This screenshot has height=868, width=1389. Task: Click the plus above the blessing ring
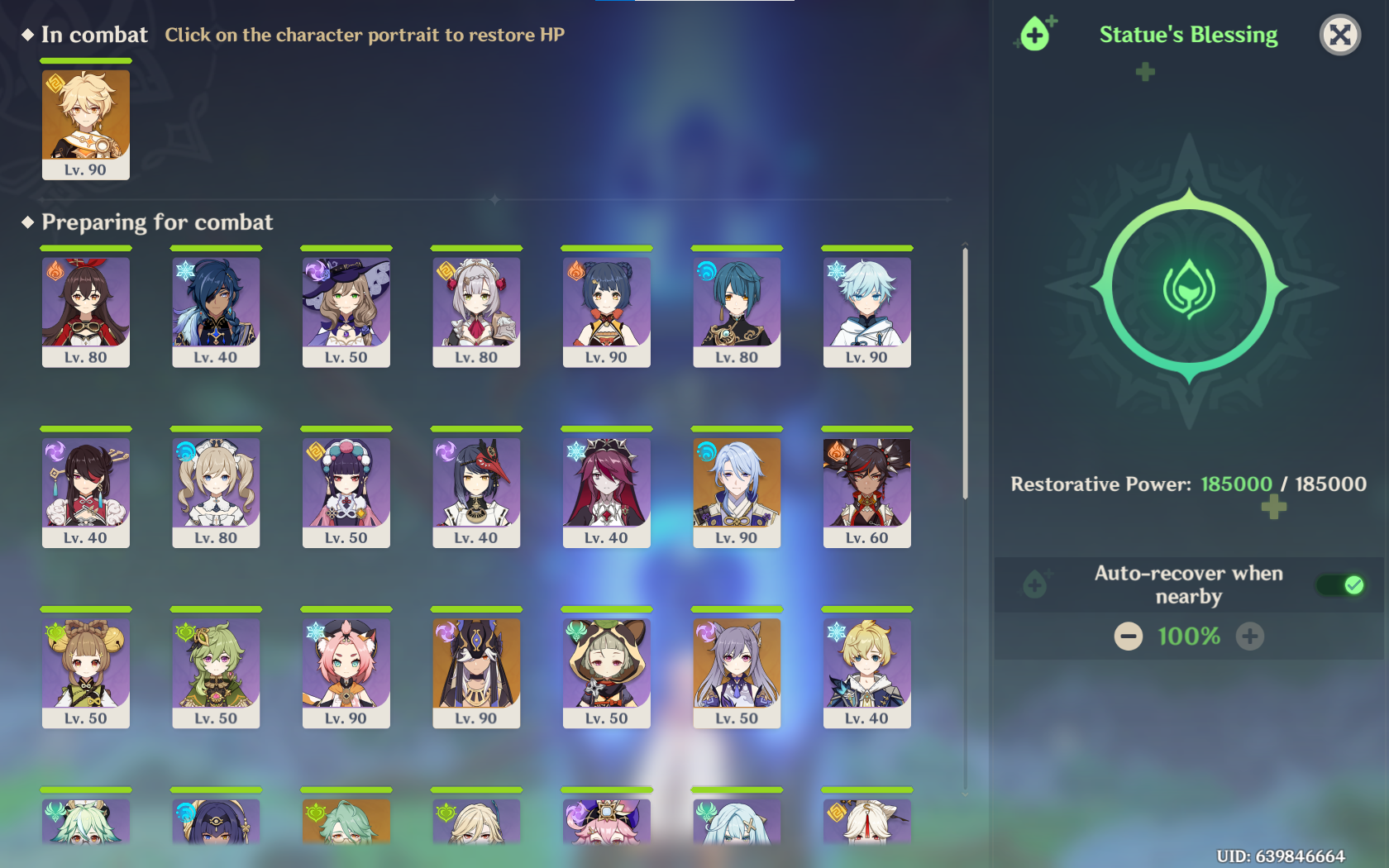click(1144, 72)
